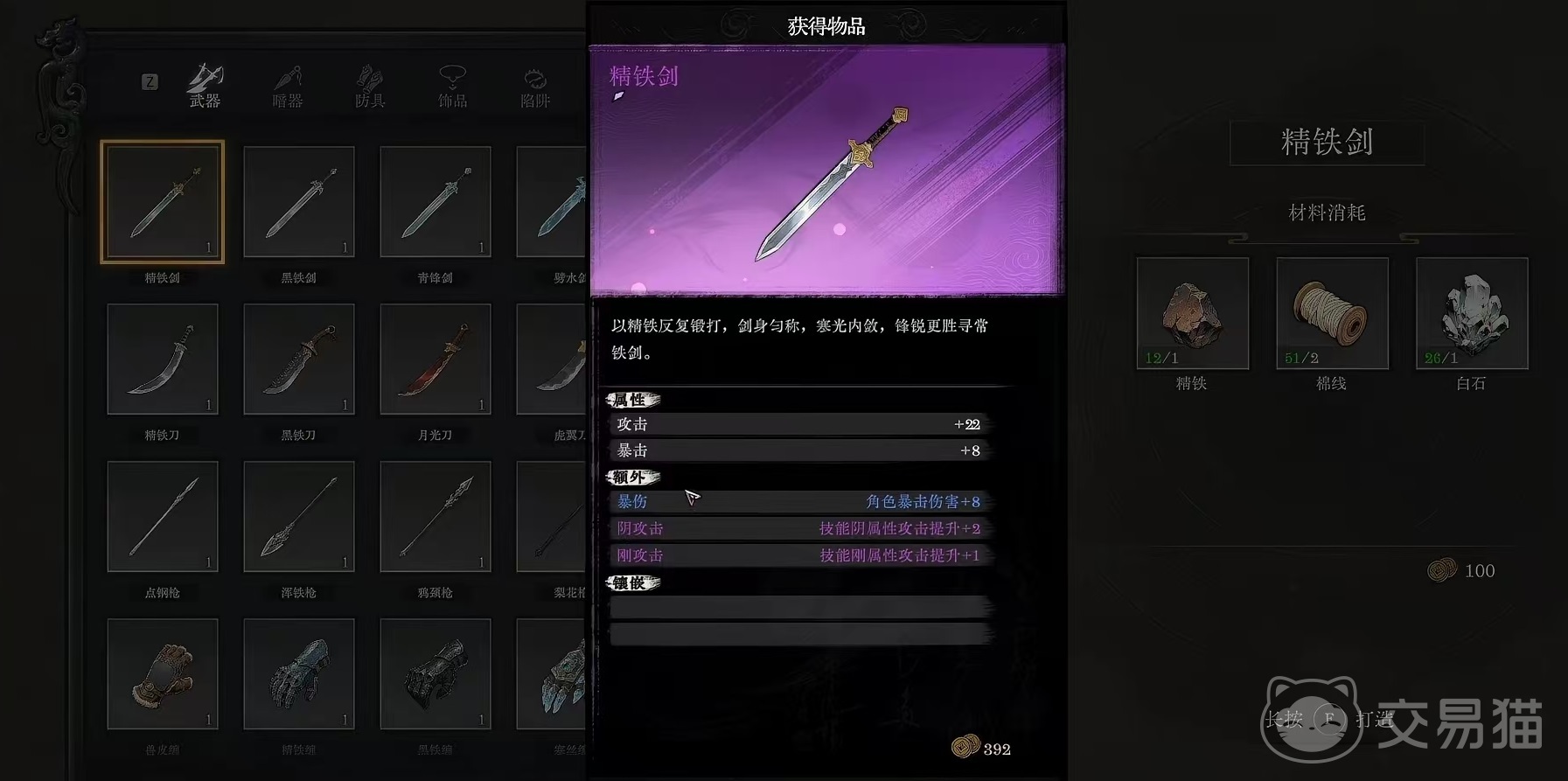Click the 月光刀 blade thumbnail
This screenshot has width=1568, height=781.
click(x=435, y=359)
